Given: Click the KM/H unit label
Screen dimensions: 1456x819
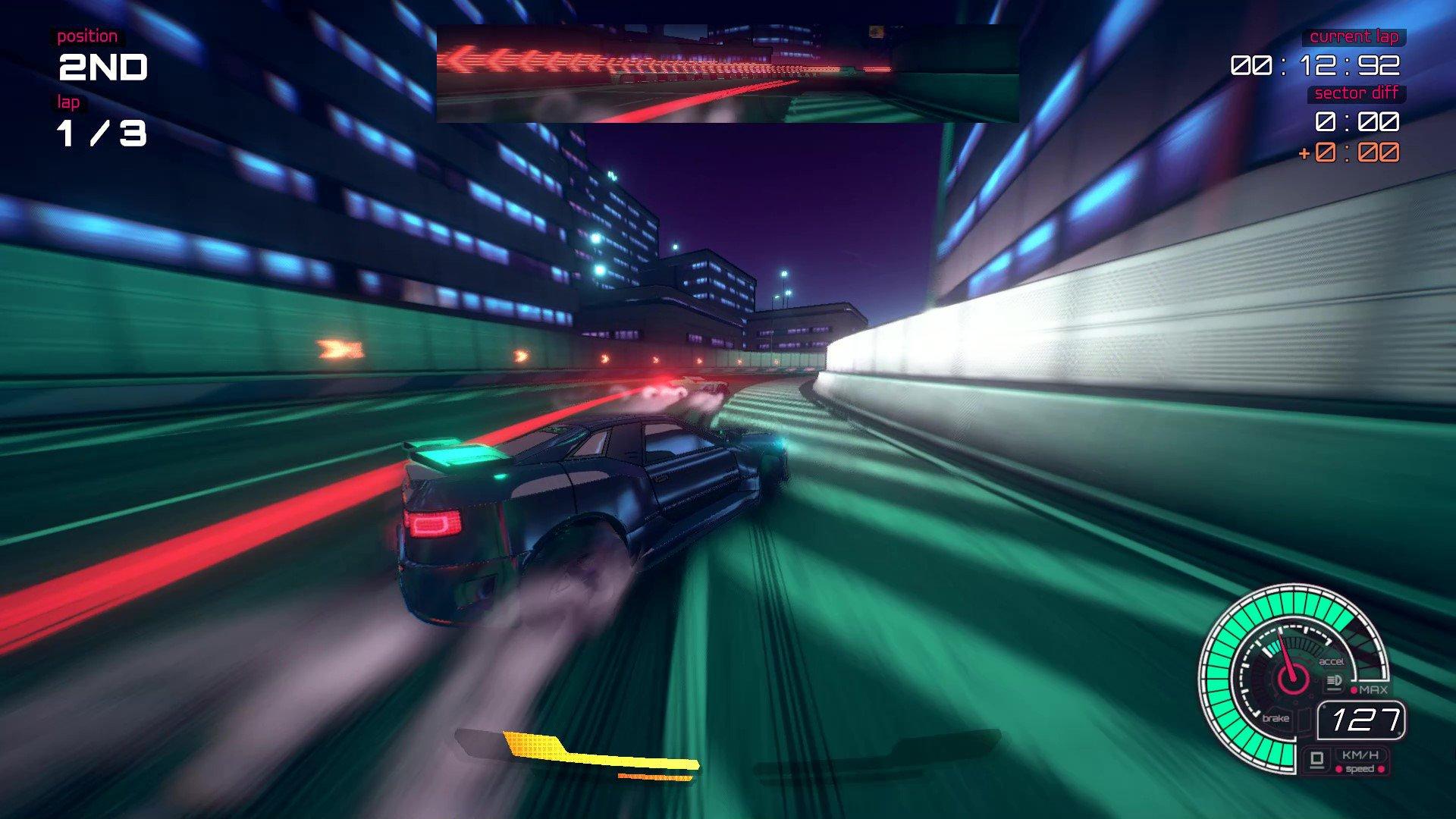Looking at the screenshot, I should tap(1360, 755).
